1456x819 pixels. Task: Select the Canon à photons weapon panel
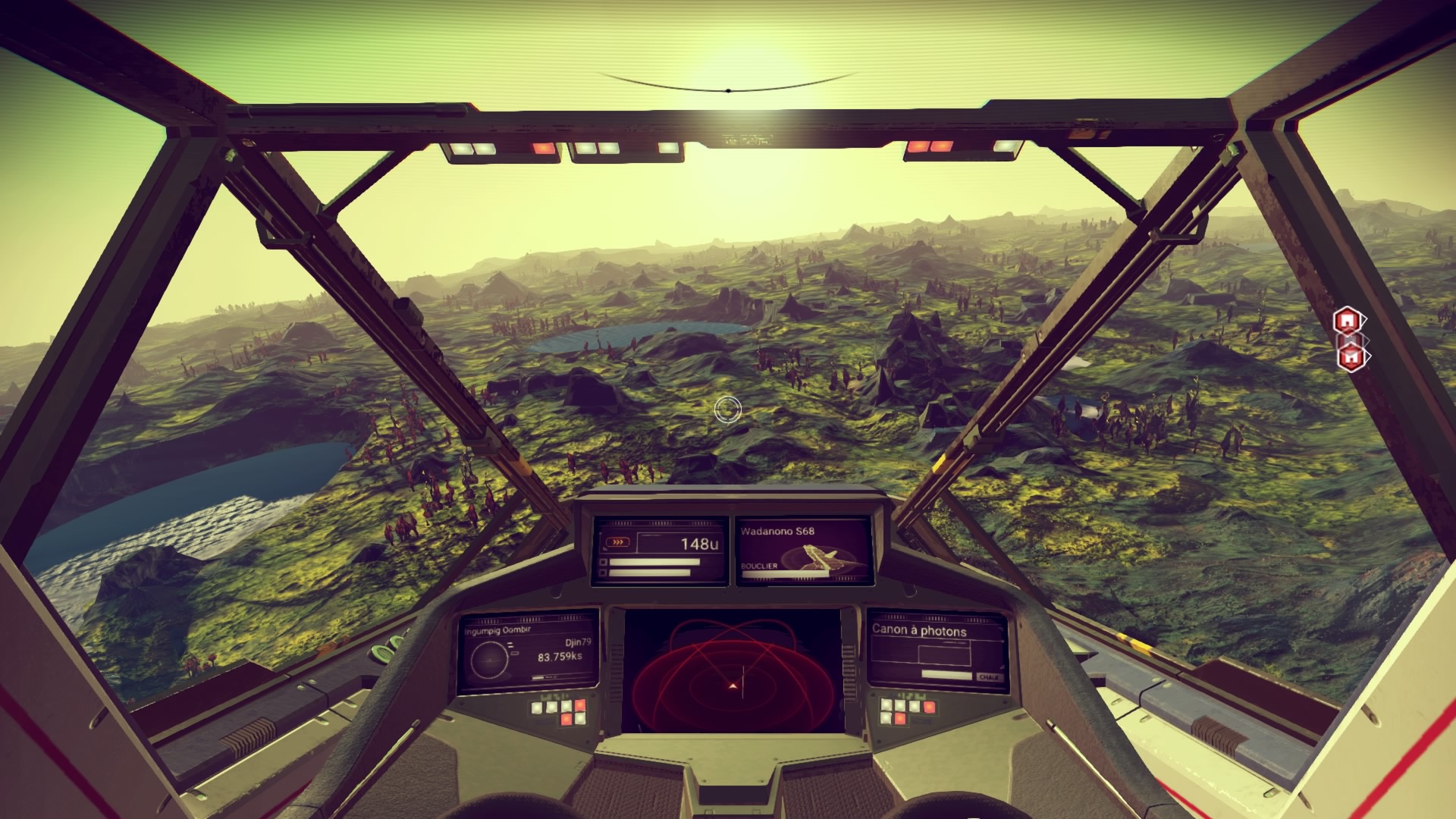[x=937, y=651]
